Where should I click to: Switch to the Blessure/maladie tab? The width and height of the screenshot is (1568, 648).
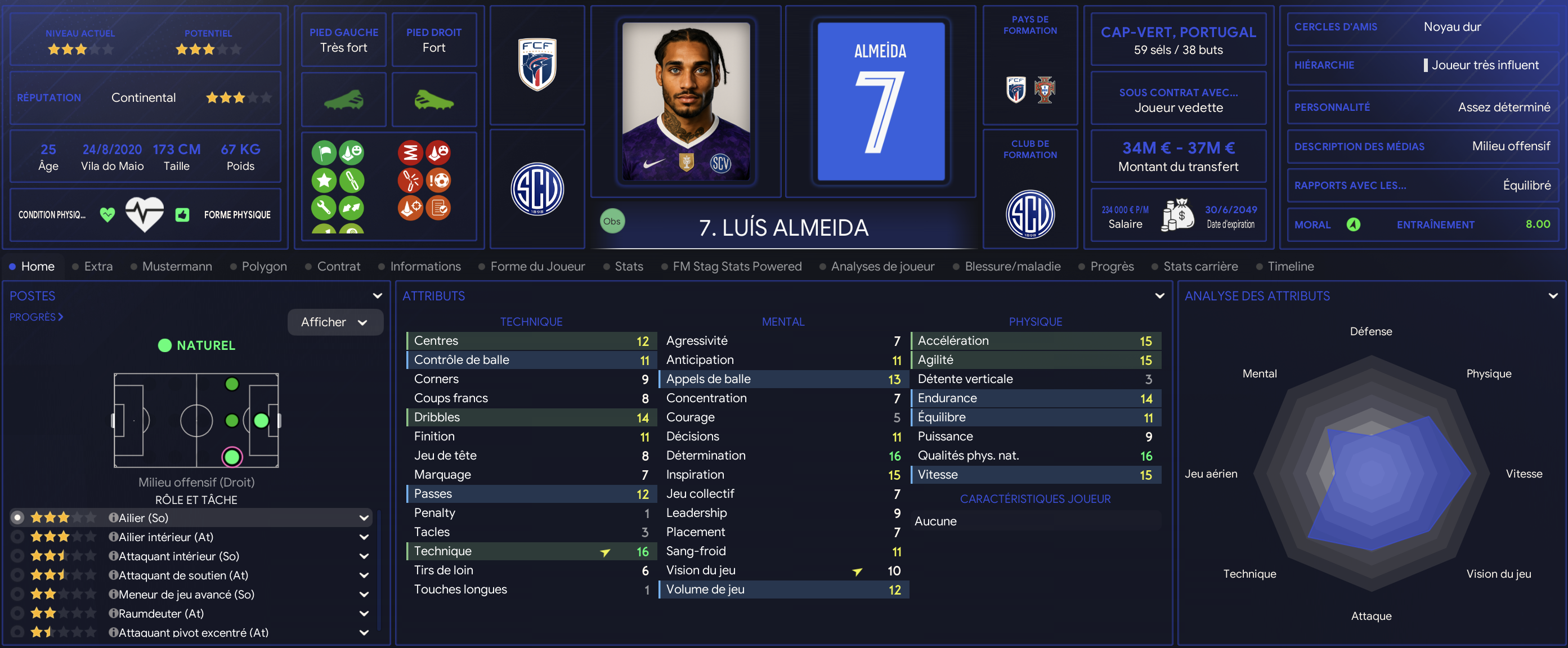click(1013, 267)
